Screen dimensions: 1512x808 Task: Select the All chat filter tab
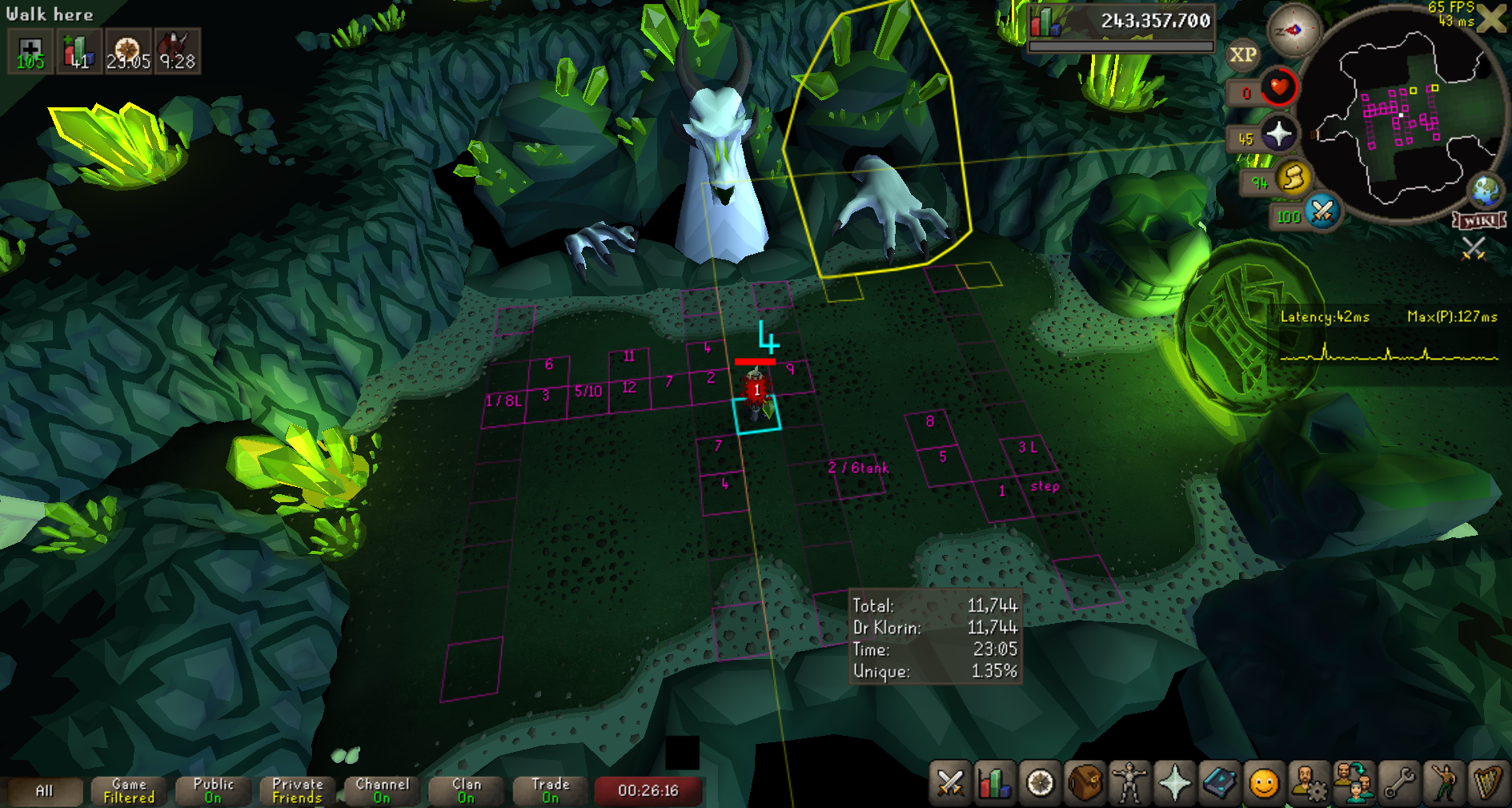tap(45, 791)
